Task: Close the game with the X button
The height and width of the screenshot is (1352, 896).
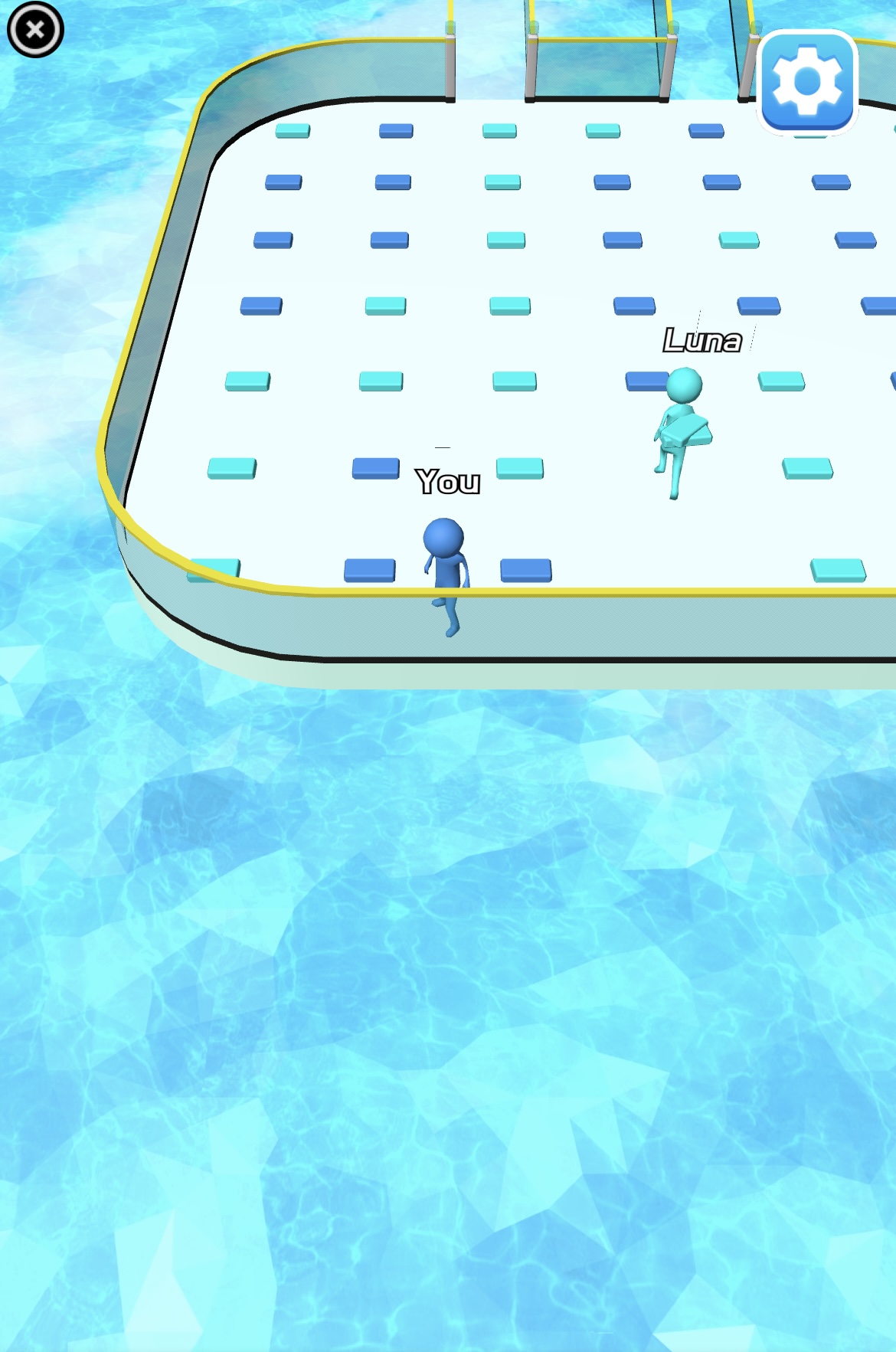Action: coord(35,30)
